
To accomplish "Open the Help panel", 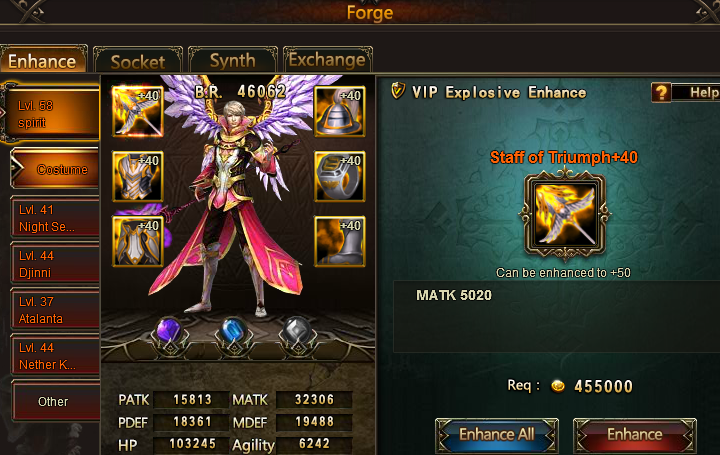I will (x=686, y=93).
